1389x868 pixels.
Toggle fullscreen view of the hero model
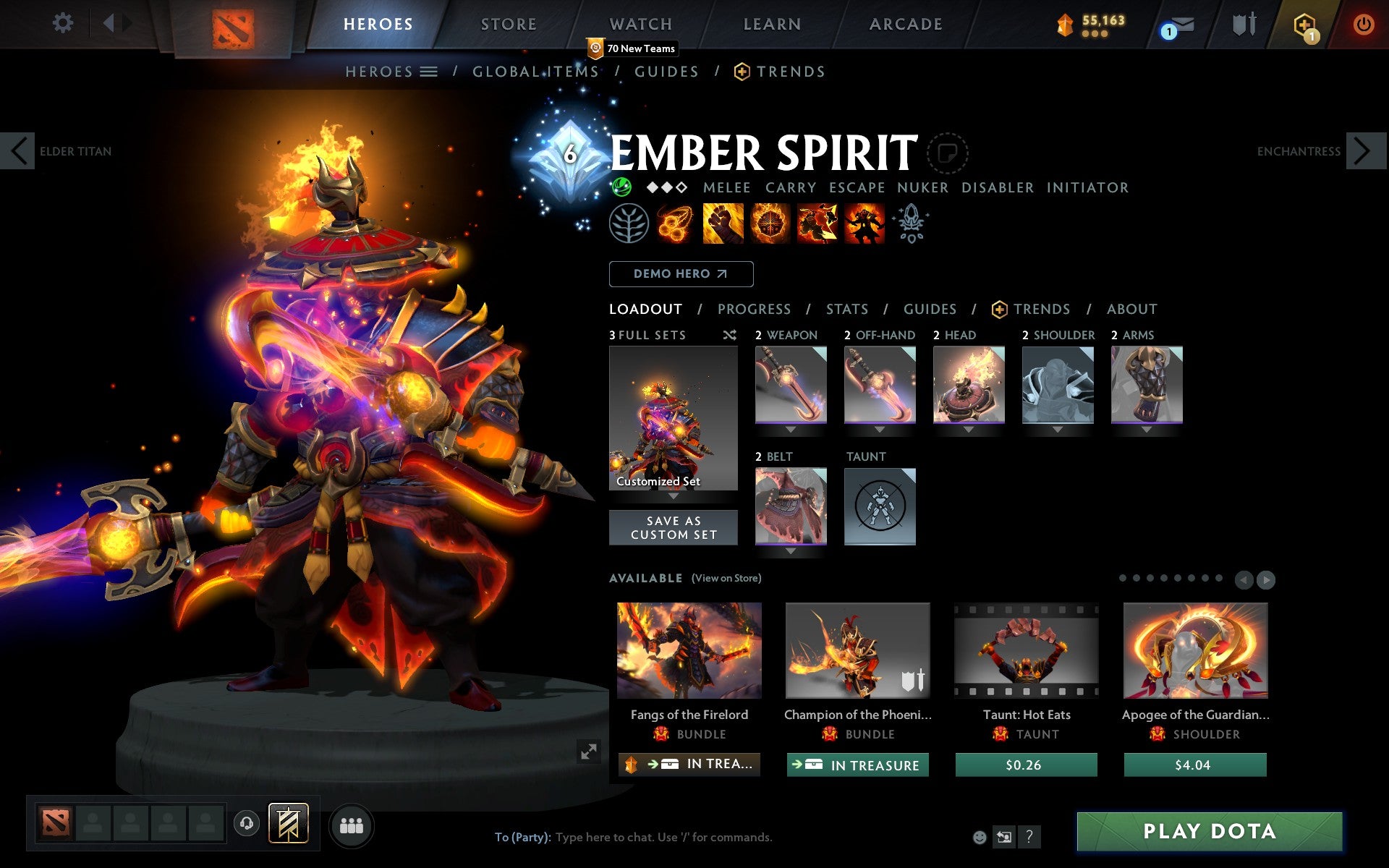[587, 752]
